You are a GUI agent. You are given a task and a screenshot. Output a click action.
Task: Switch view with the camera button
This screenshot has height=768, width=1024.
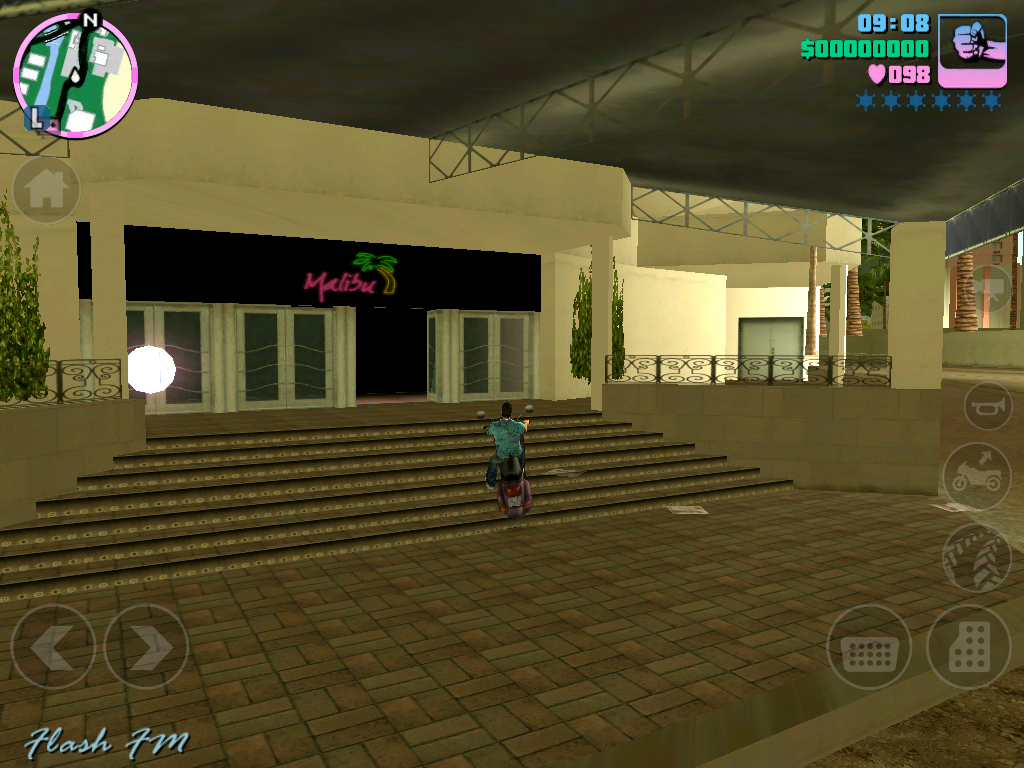pyautogui.click(x=990, y=290)
